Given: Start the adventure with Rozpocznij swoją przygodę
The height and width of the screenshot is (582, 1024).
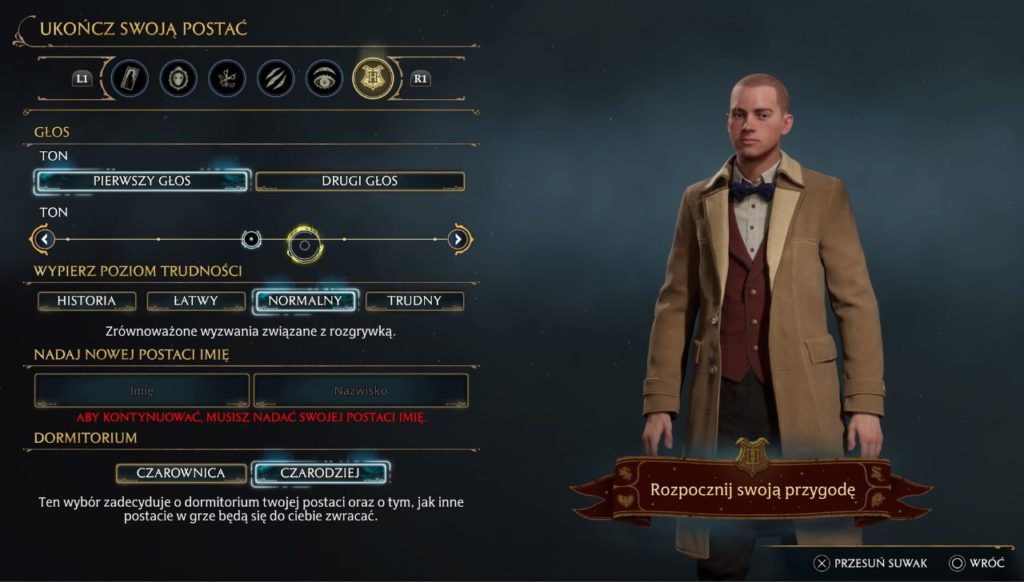Looking at the screenshot, I should tap(753, 490).
